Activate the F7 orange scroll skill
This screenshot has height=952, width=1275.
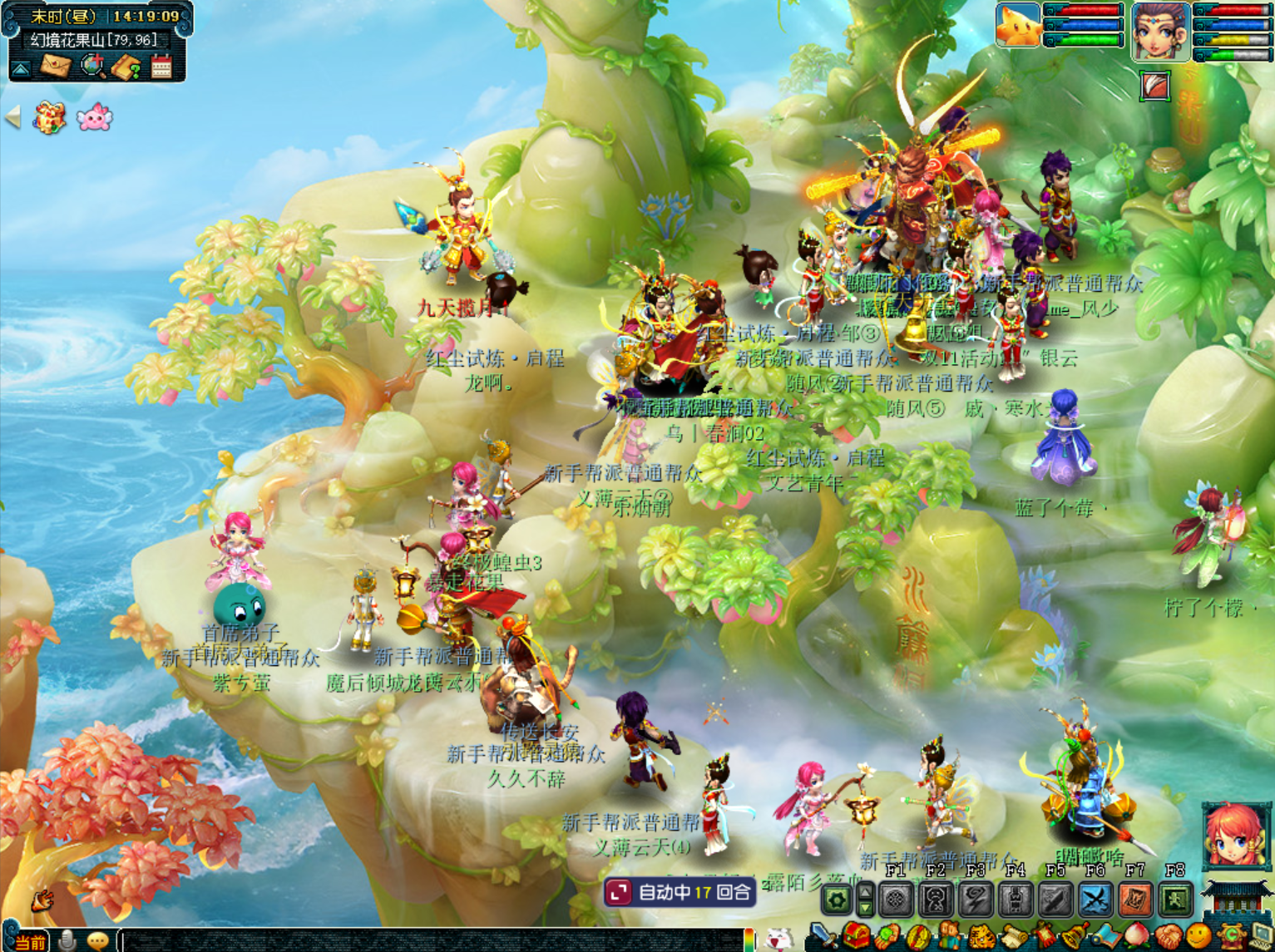click(x=1135, y=900)
